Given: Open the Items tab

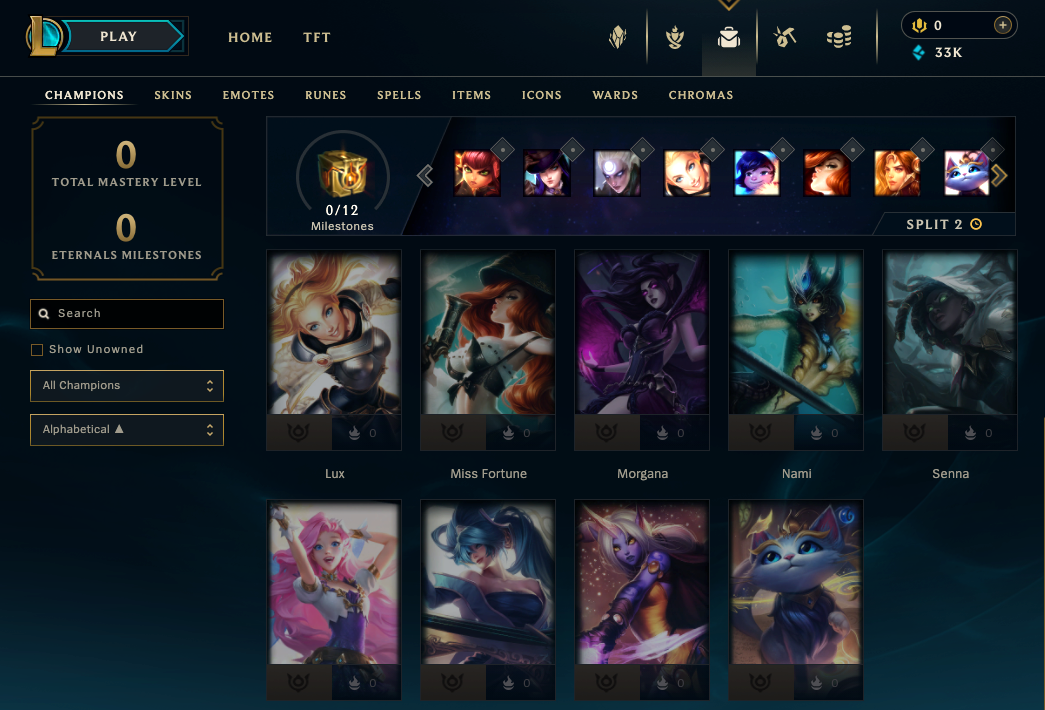Looking at the screenshot, I should [471, 95].
